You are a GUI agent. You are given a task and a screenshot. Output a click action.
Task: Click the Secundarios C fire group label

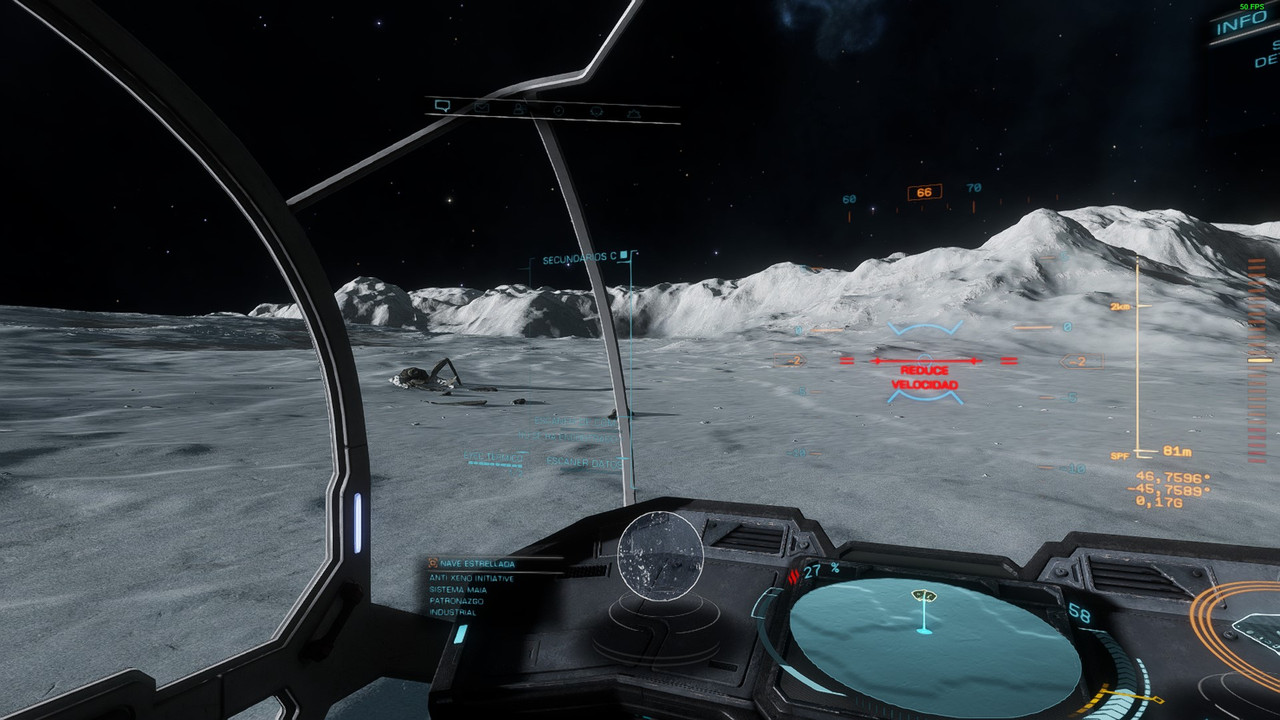click(x=580, y=259)
